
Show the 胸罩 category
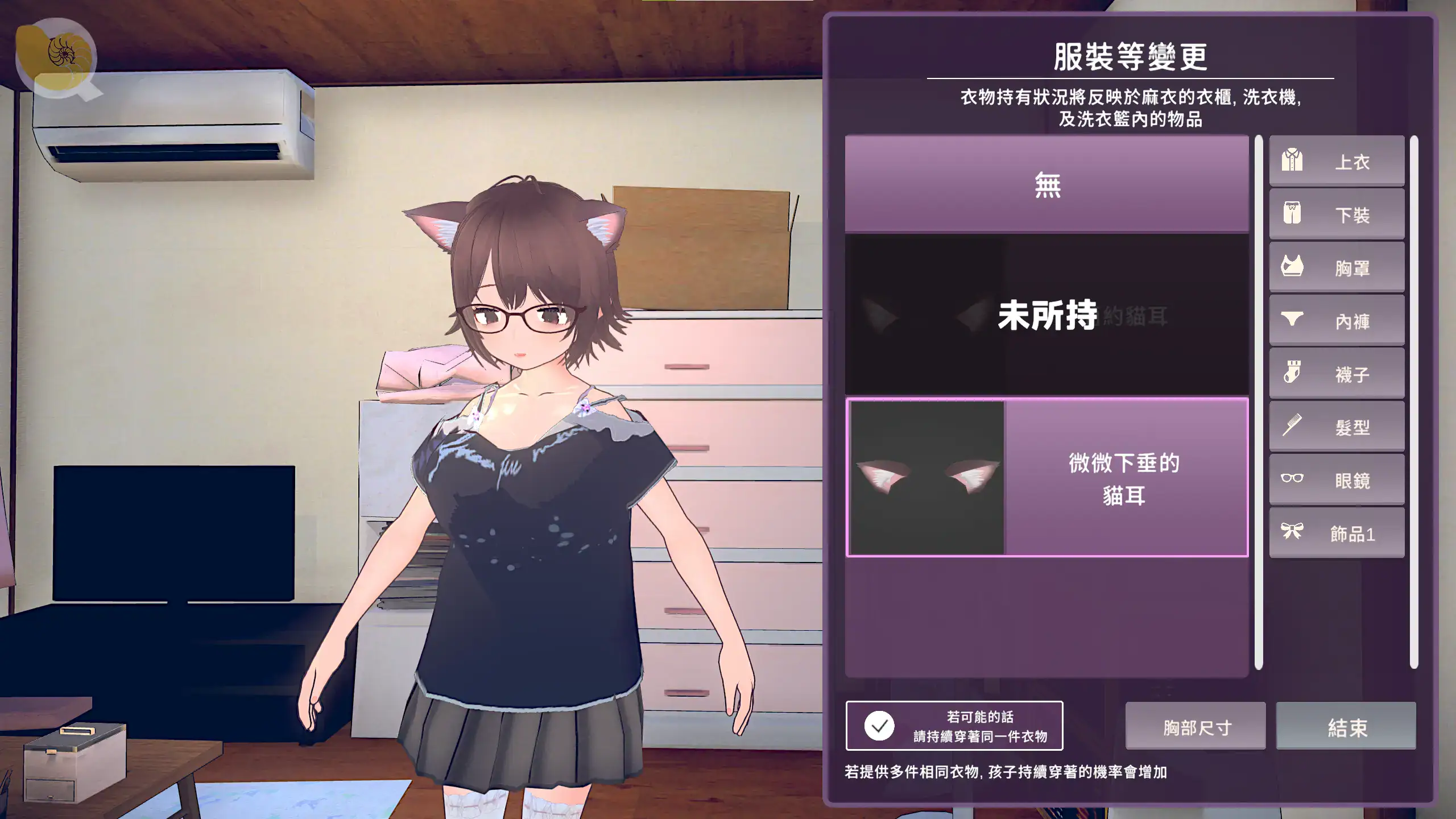(1337, 267)
